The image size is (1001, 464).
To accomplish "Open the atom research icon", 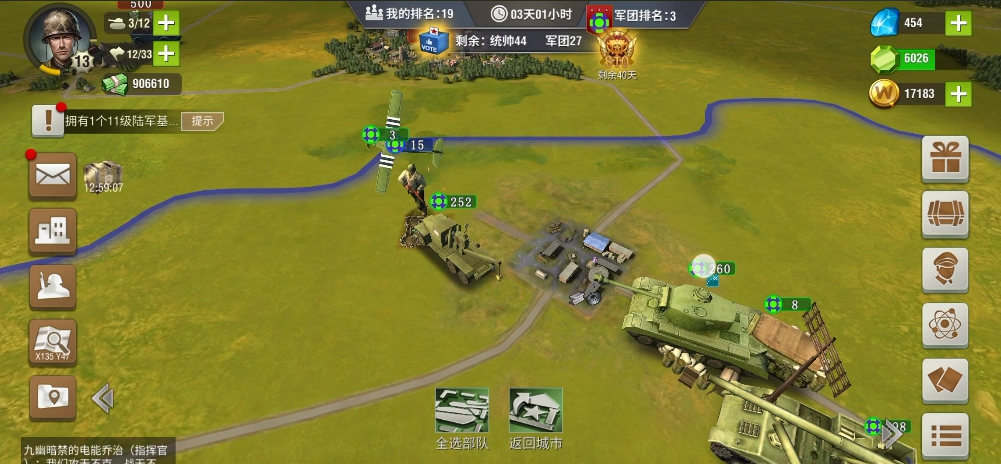I will tap(944, 325).
